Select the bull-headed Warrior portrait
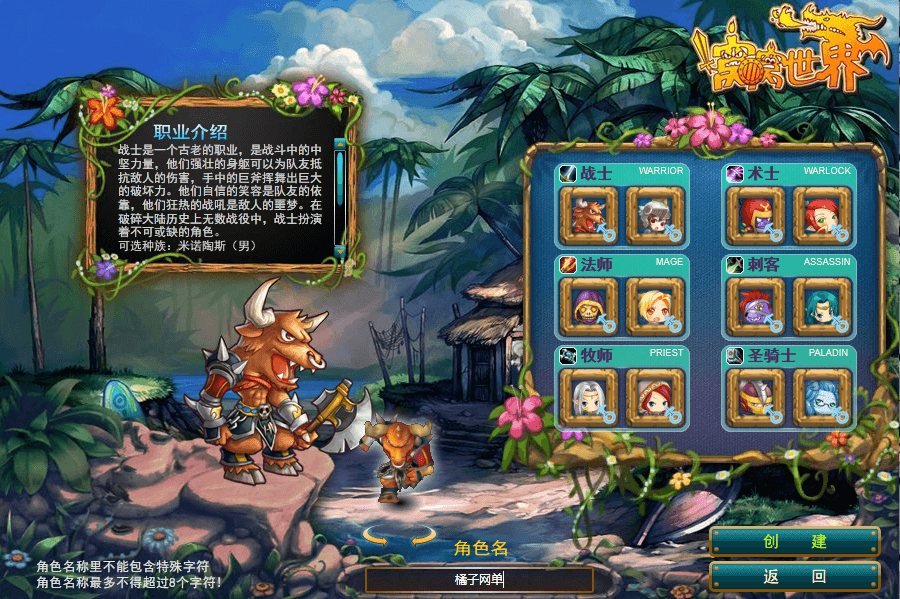This screenshot has height=599, width=900. pyautogui.click(x=590, y=214)
